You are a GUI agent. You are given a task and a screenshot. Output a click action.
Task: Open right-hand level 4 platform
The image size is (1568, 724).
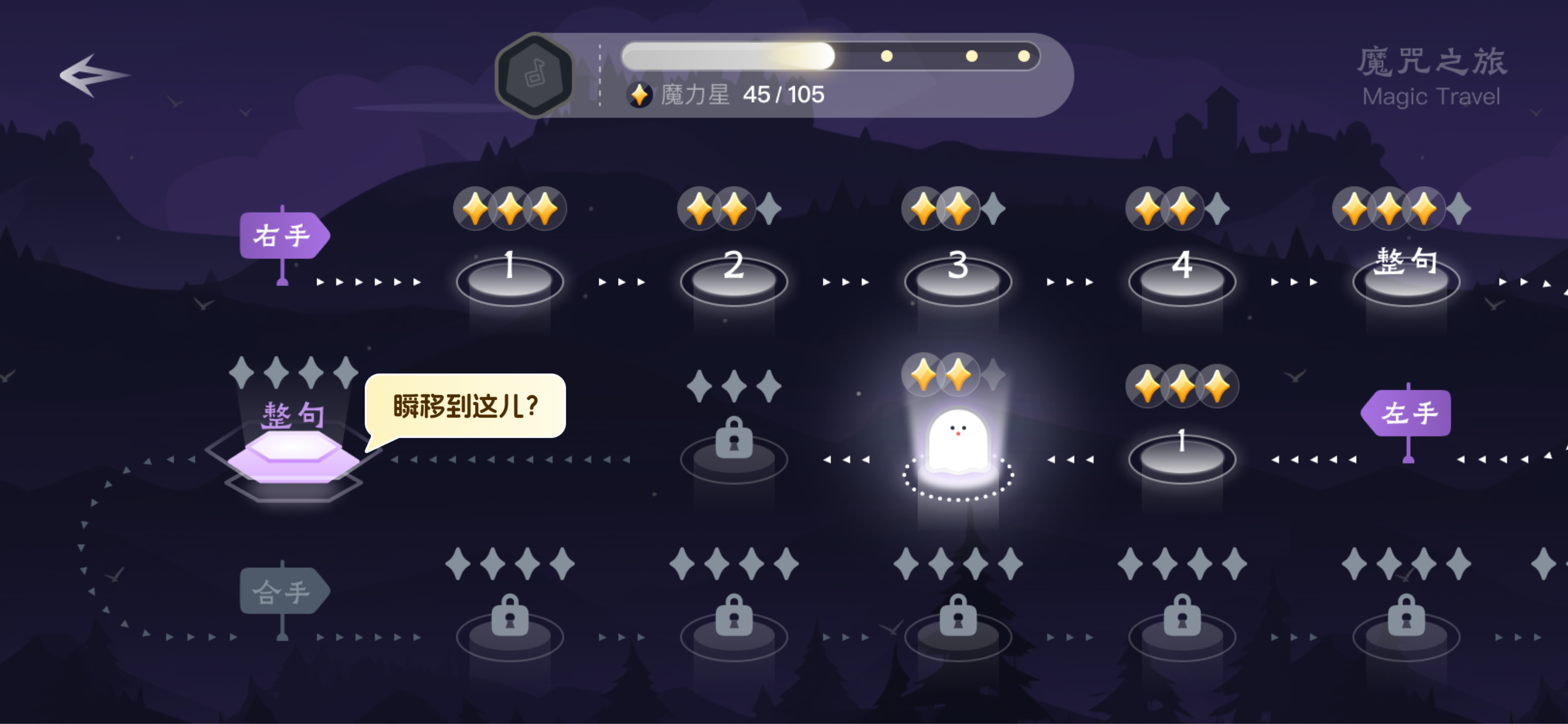click(1181, 279)
